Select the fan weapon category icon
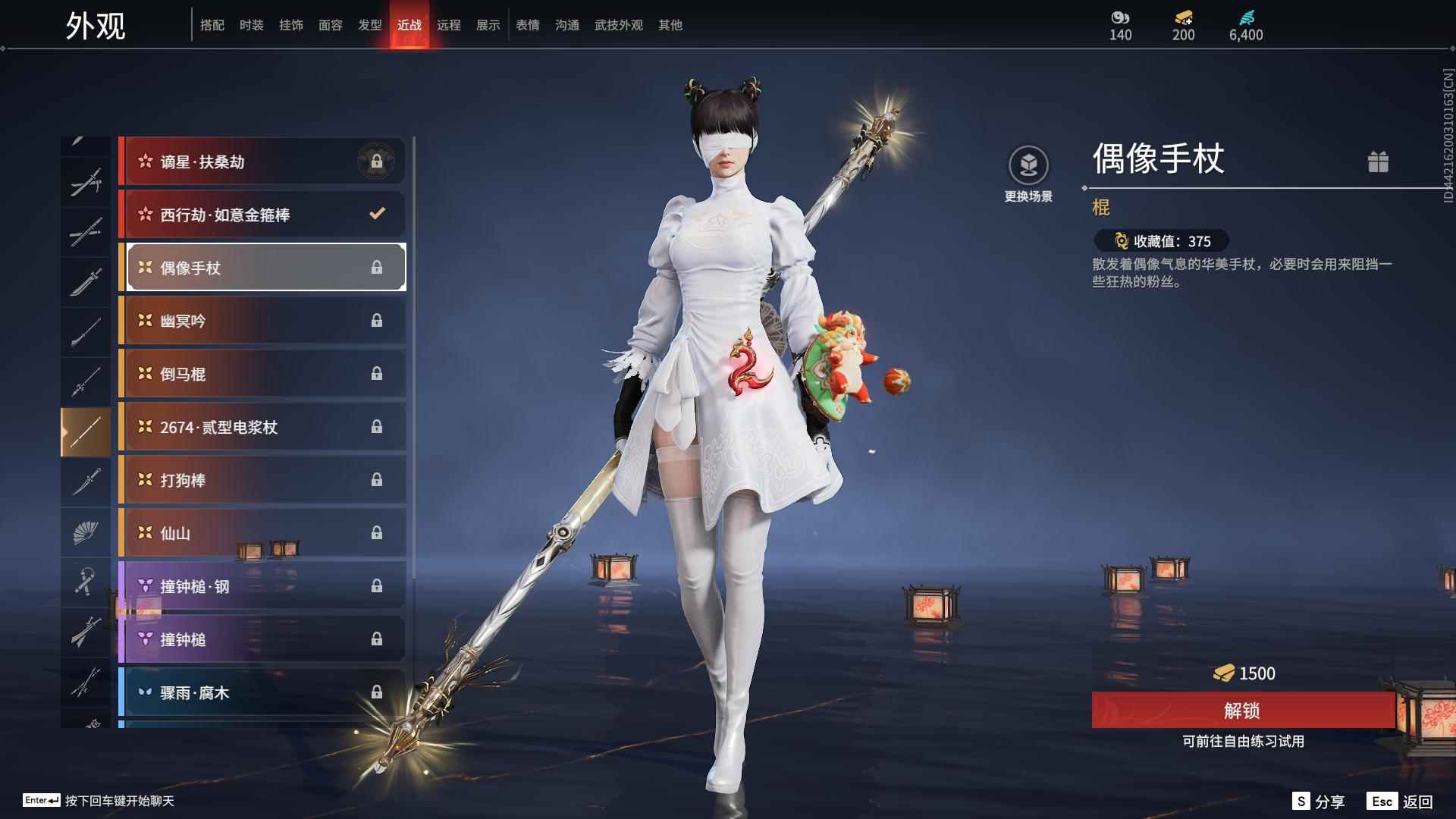The width and height of the screenshot is (1456, 819). point(86,532)
